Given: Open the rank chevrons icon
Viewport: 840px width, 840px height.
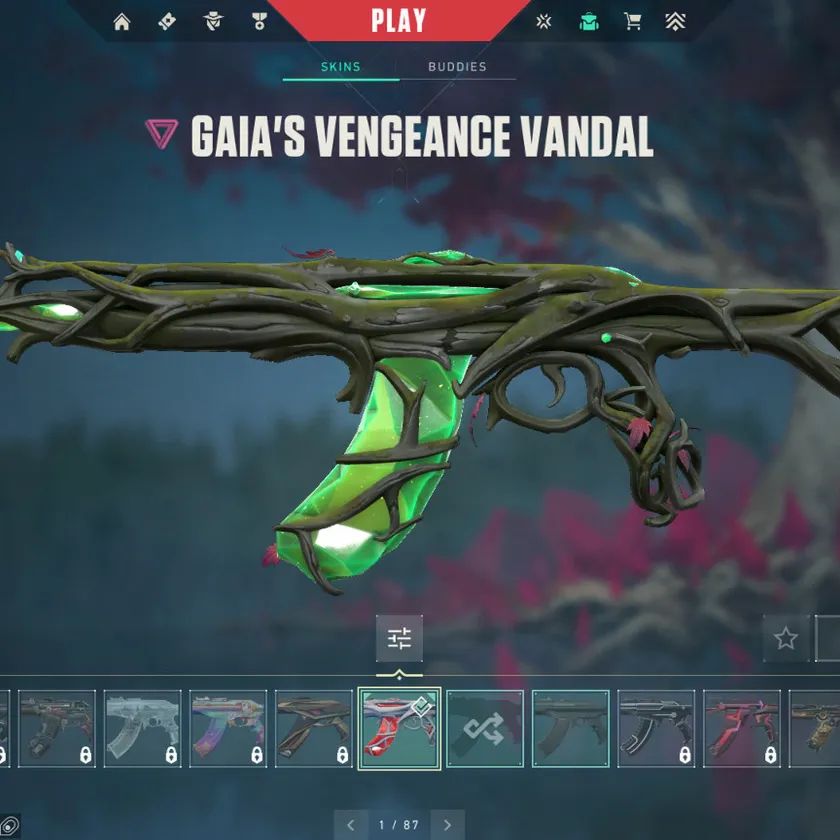Looking at the screenshot, I should tap(675, 22).
